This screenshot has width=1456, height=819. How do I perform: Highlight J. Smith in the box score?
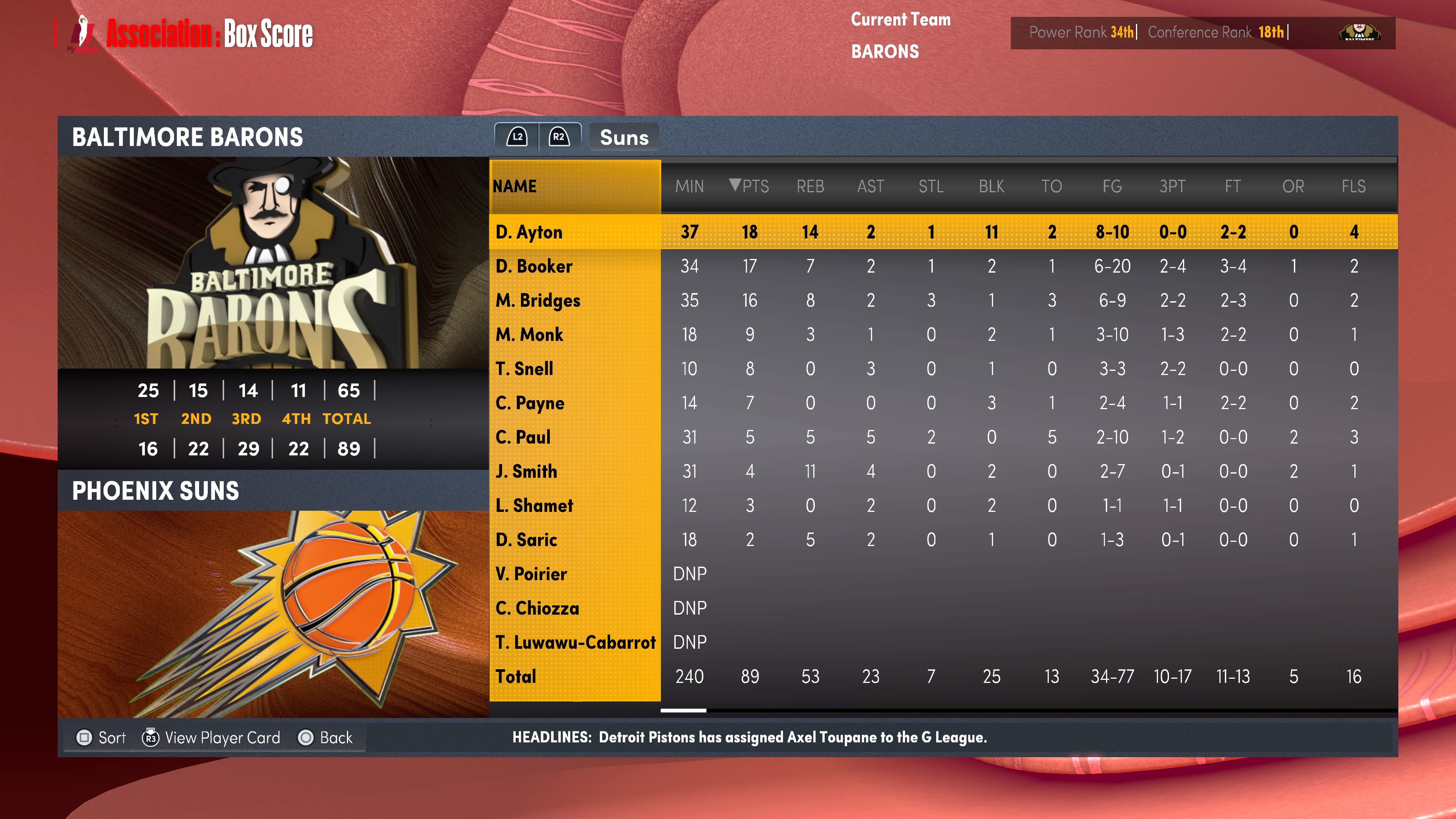click(x=526, y=471)
